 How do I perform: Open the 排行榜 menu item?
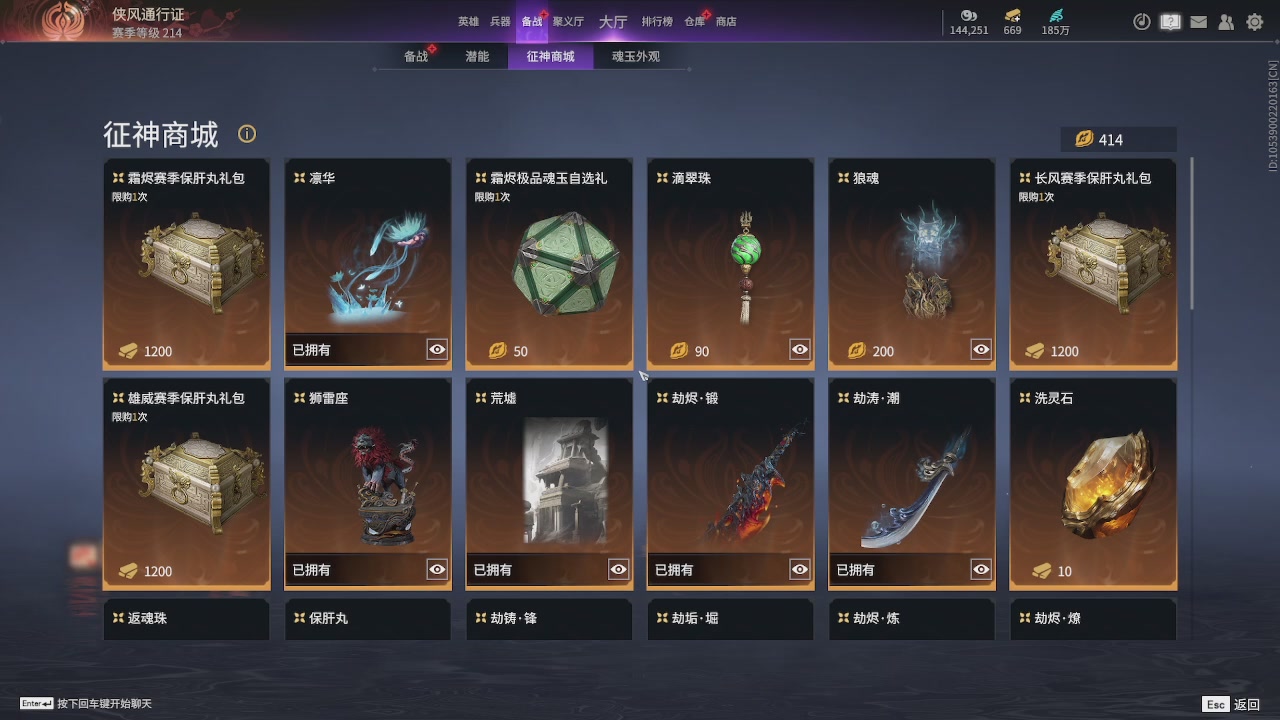coord(656,20)
